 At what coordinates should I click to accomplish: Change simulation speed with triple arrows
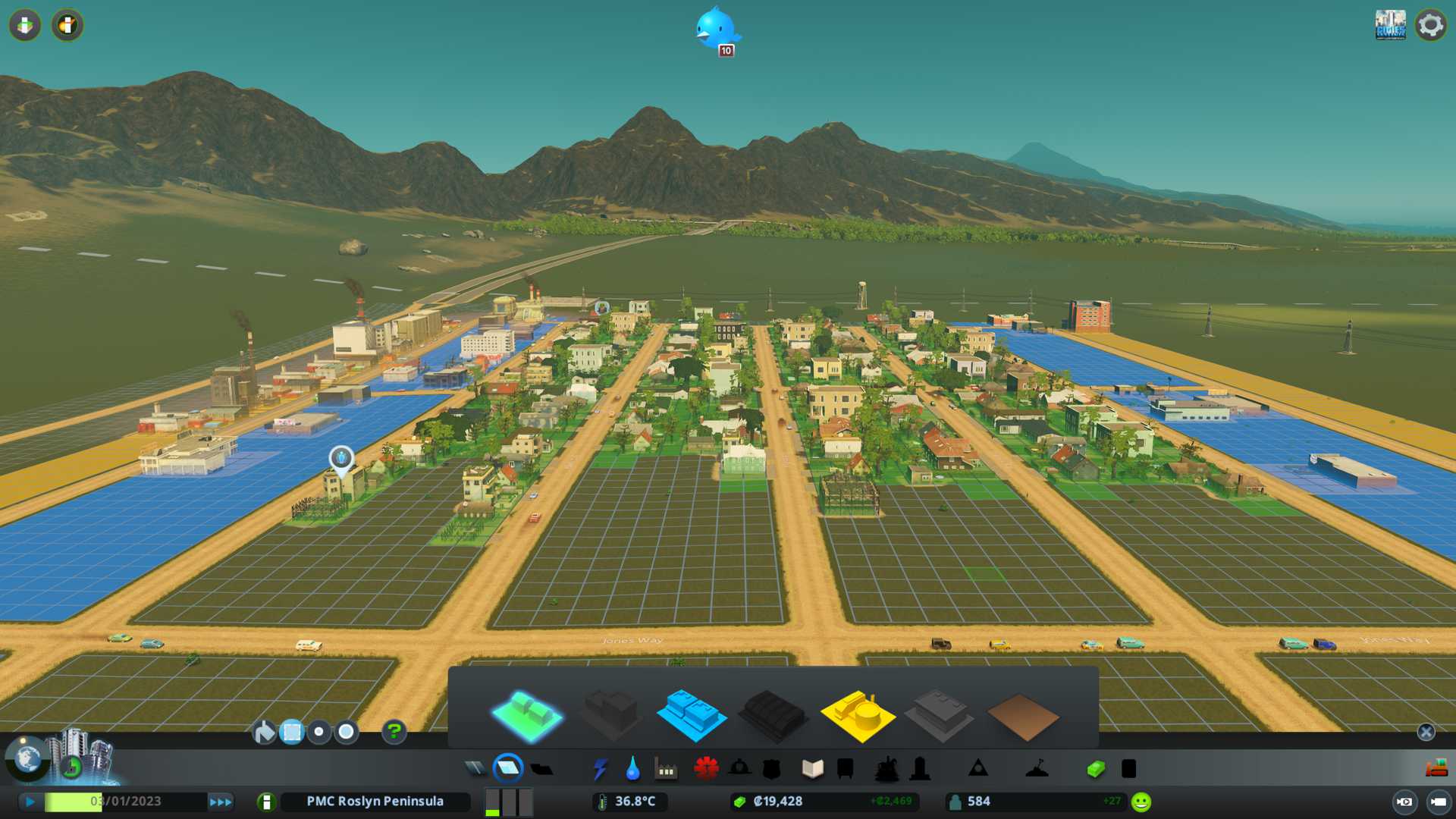(x=221, y=802)
